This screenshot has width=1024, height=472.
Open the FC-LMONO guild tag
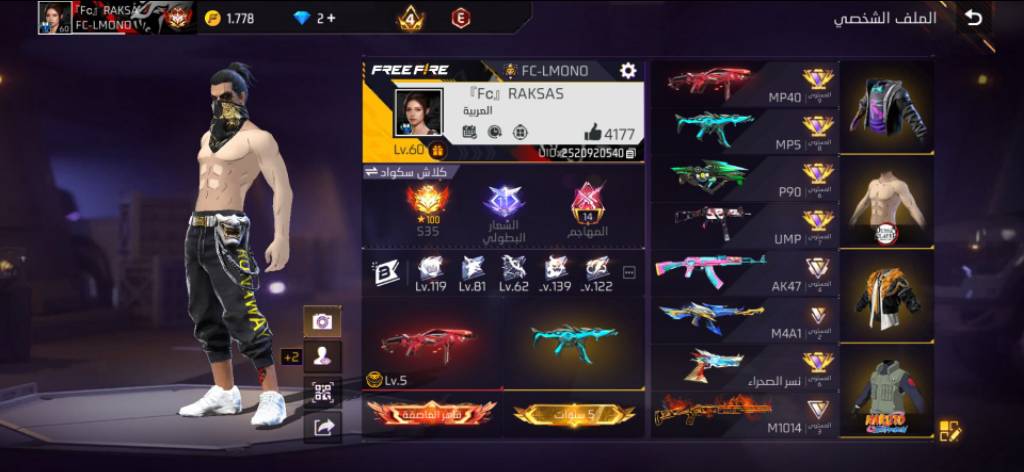tap(546, 71)
